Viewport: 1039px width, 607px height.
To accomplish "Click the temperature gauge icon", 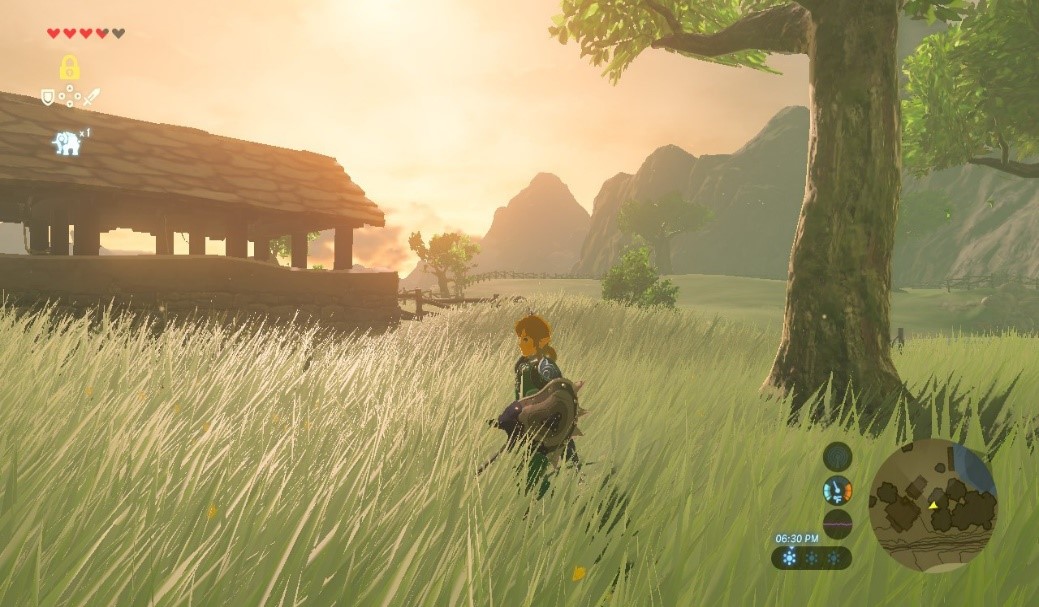I will (x=837, y=490).
